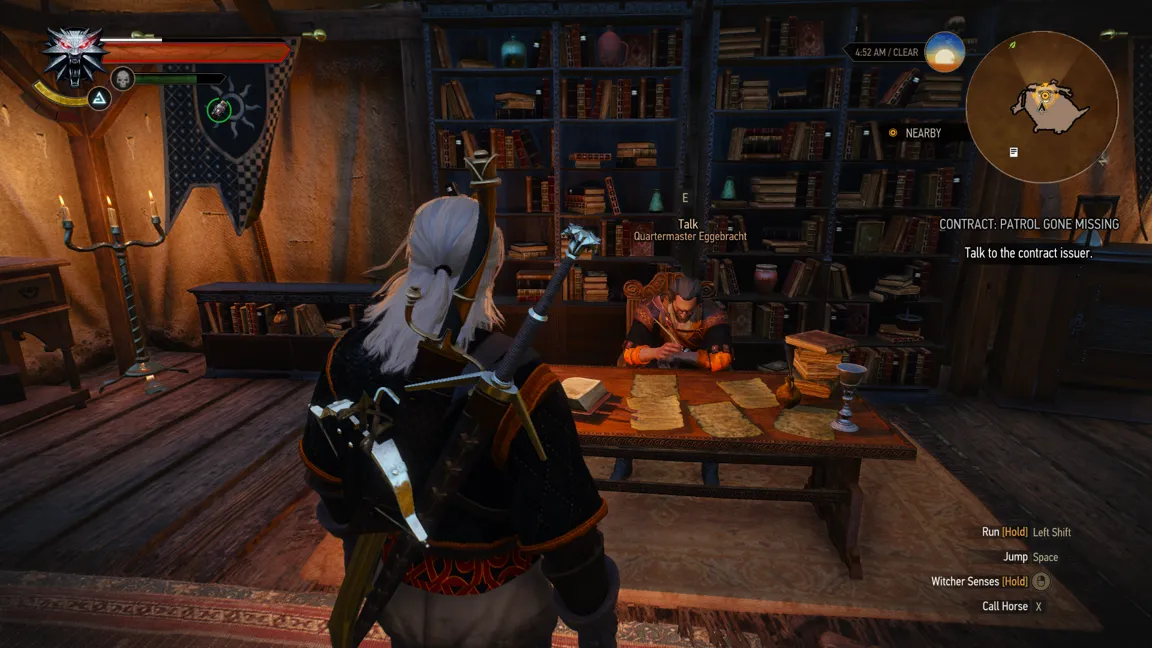Open the circular minimap
Screen dimensions: 1152x648
[1043, 107]
